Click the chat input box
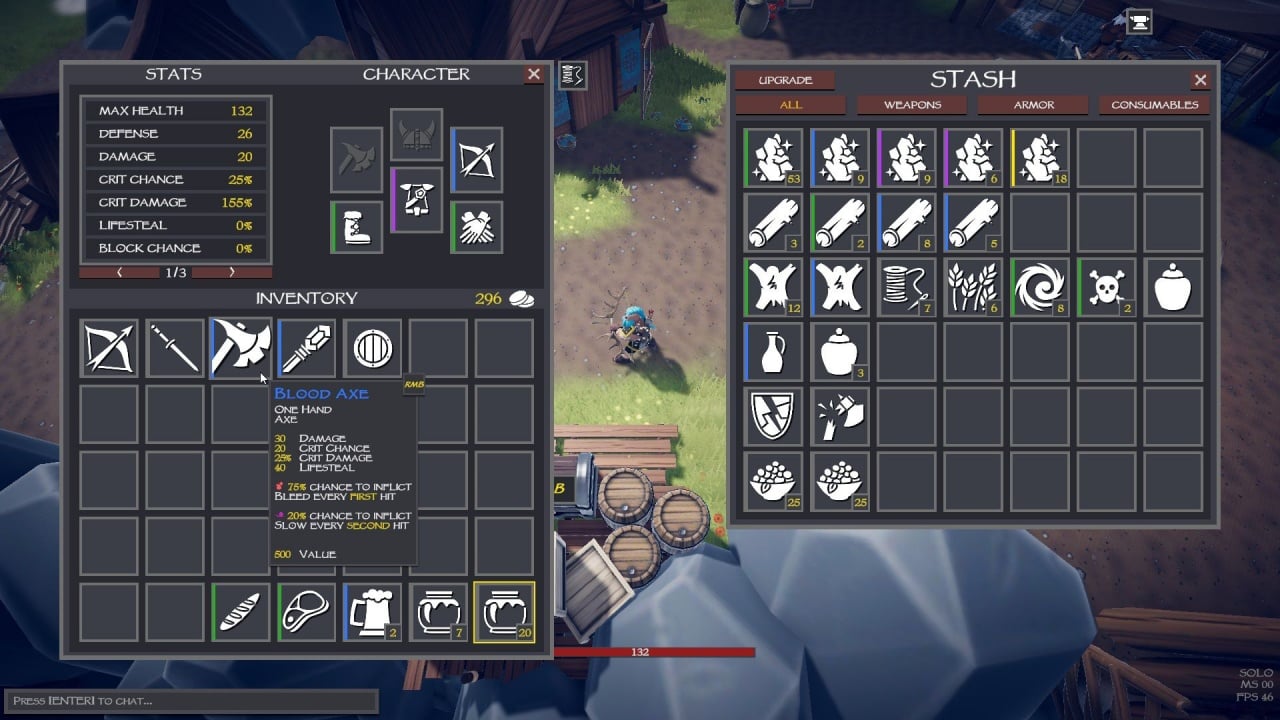Screen dimensions: 1280x720 [190, 700]
